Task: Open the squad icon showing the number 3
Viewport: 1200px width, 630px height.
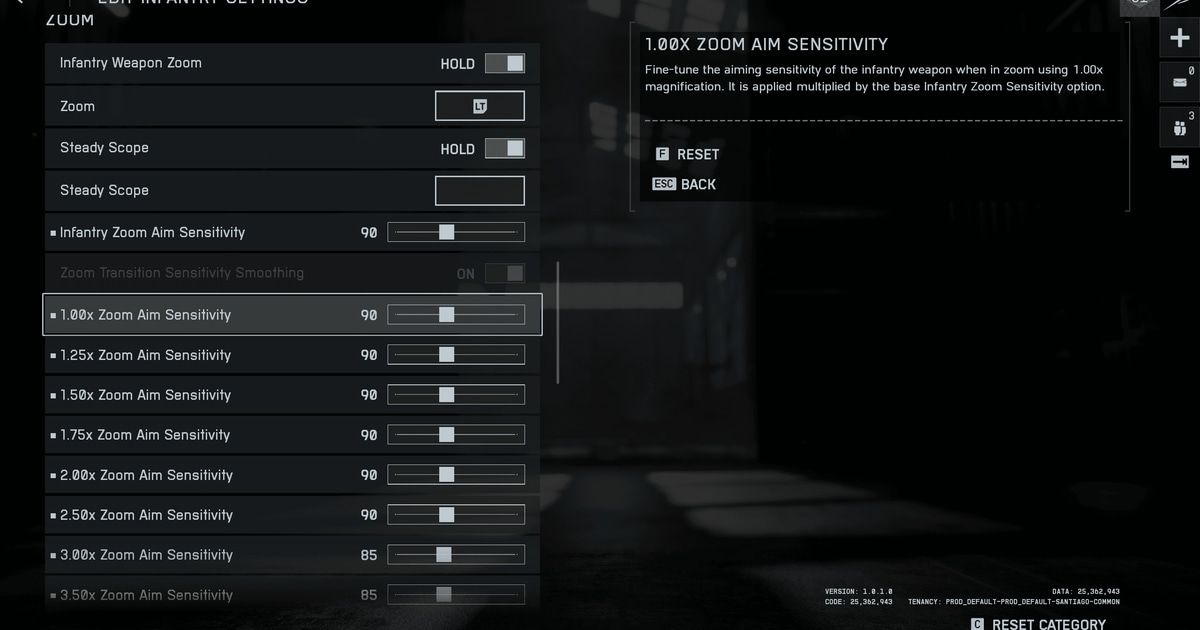Action: 1179,127
